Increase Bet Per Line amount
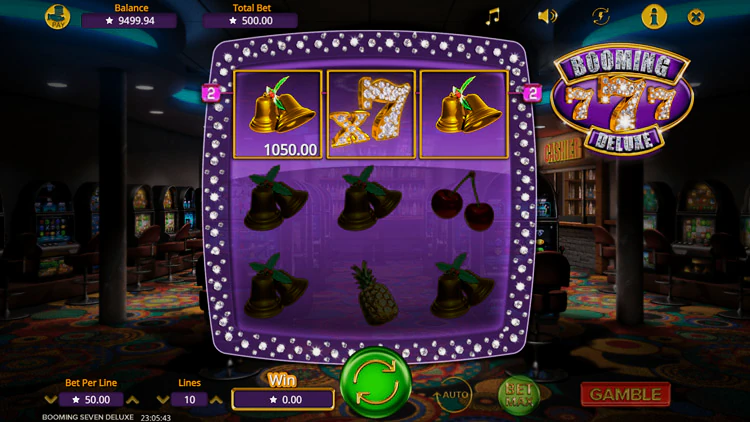This screenshot has height=422, width=750. [134, 400]
